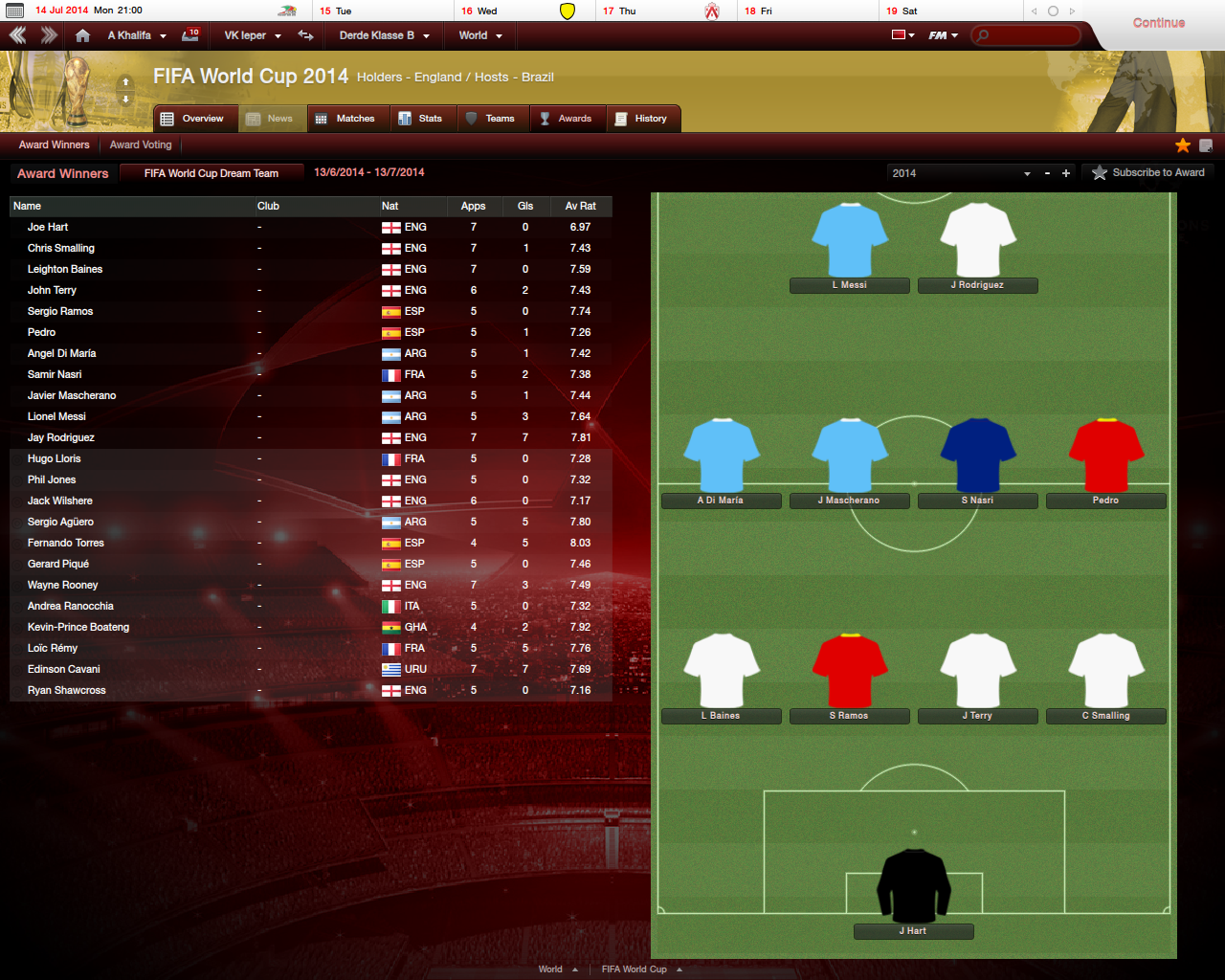The image size is (1225, 980).
Task: Open the Derde Klasse B menu
Action: (384, 35)
